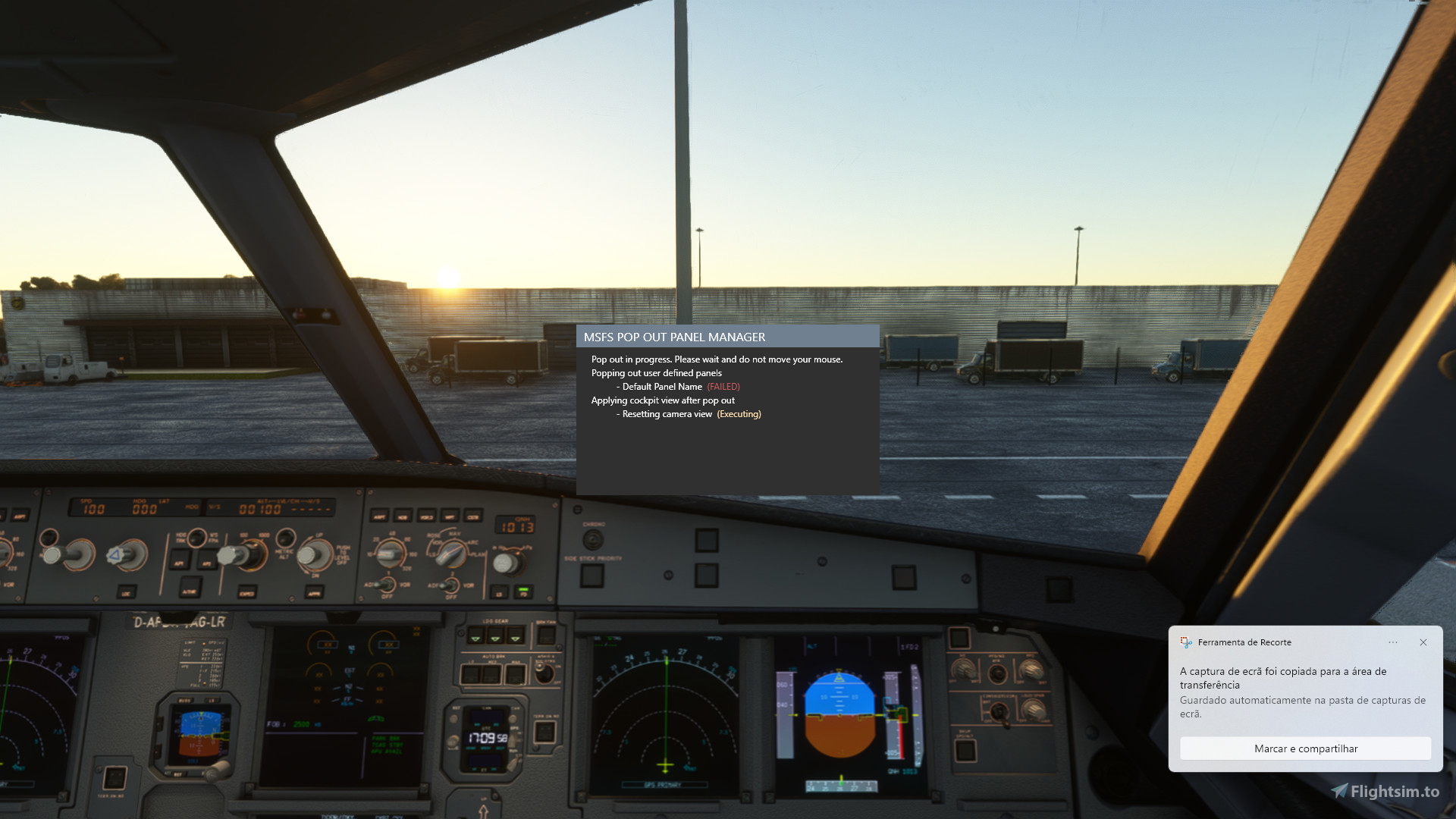The width and height of the screenshot is (1456, 819).
Task: Open the notification's more options menu
Action: coord(1393,642)
